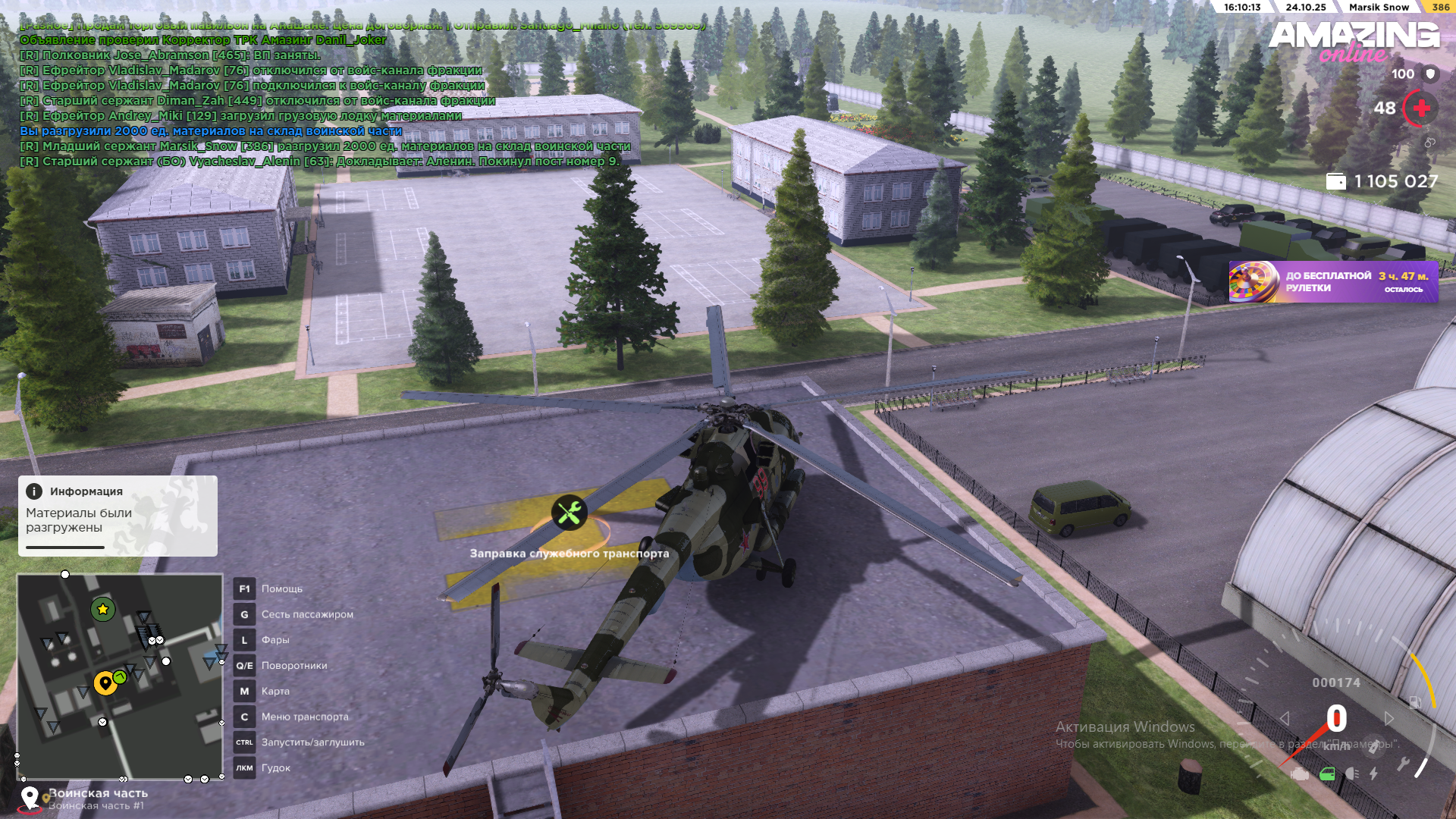The height and width of the screenshot is (819, 1456).
Task: Toggle the green door-open indicator
Action: pyautogui.click(x=1328, y=773)
